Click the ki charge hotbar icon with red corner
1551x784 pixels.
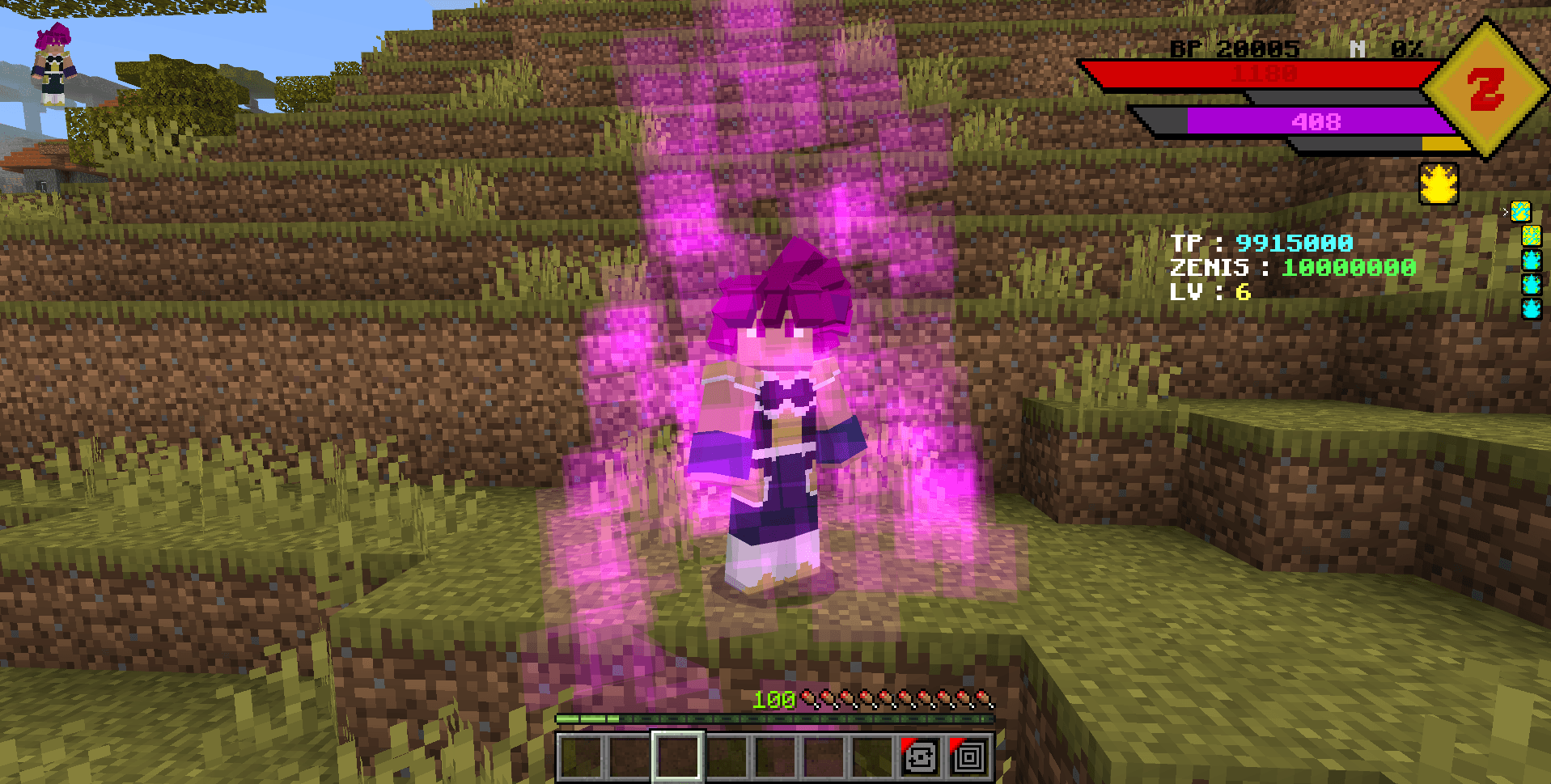[x=921, y=756]
